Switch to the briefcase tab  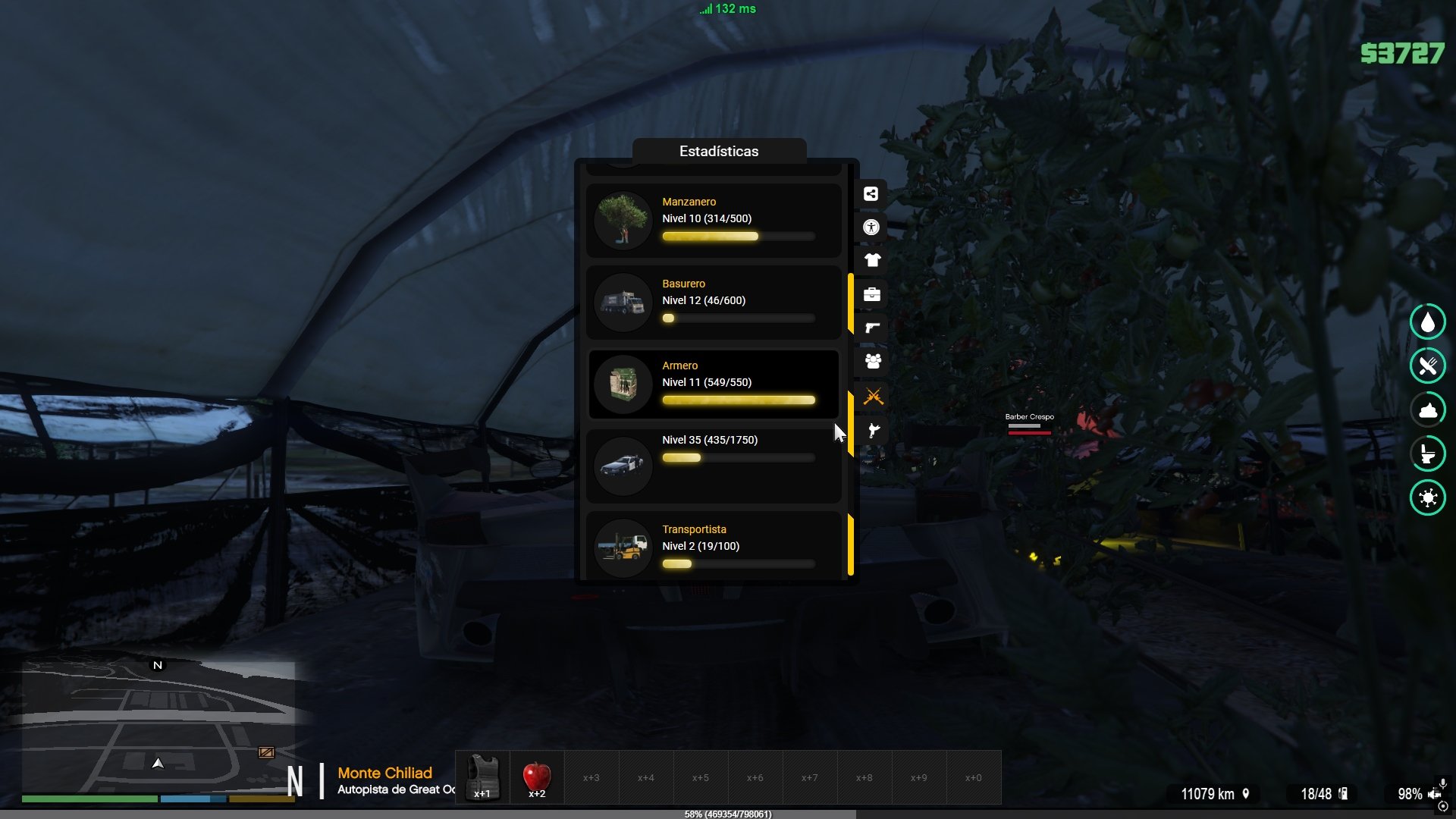872,294
